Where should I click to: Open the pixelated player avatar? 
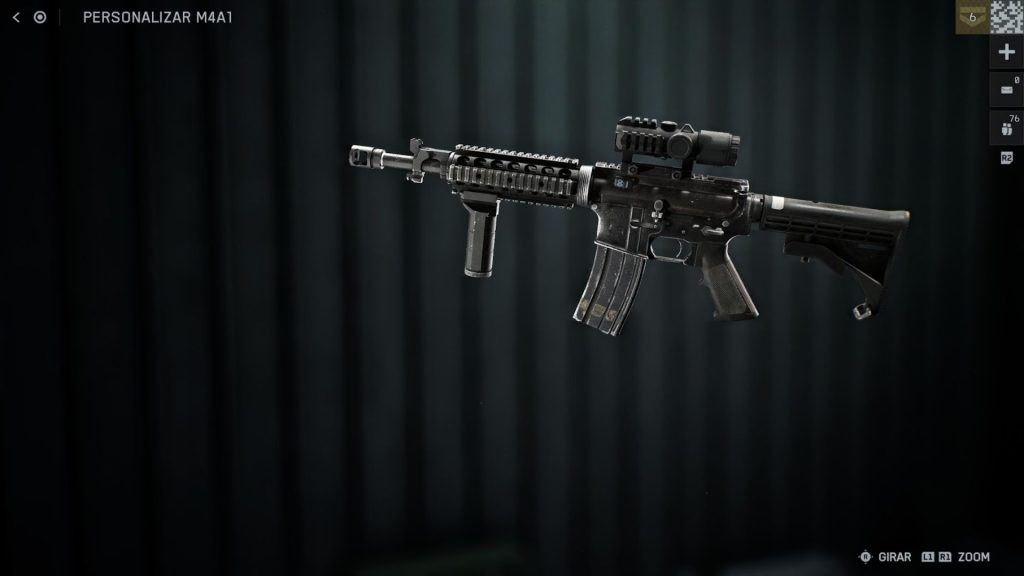click(x=1007, y=17)
